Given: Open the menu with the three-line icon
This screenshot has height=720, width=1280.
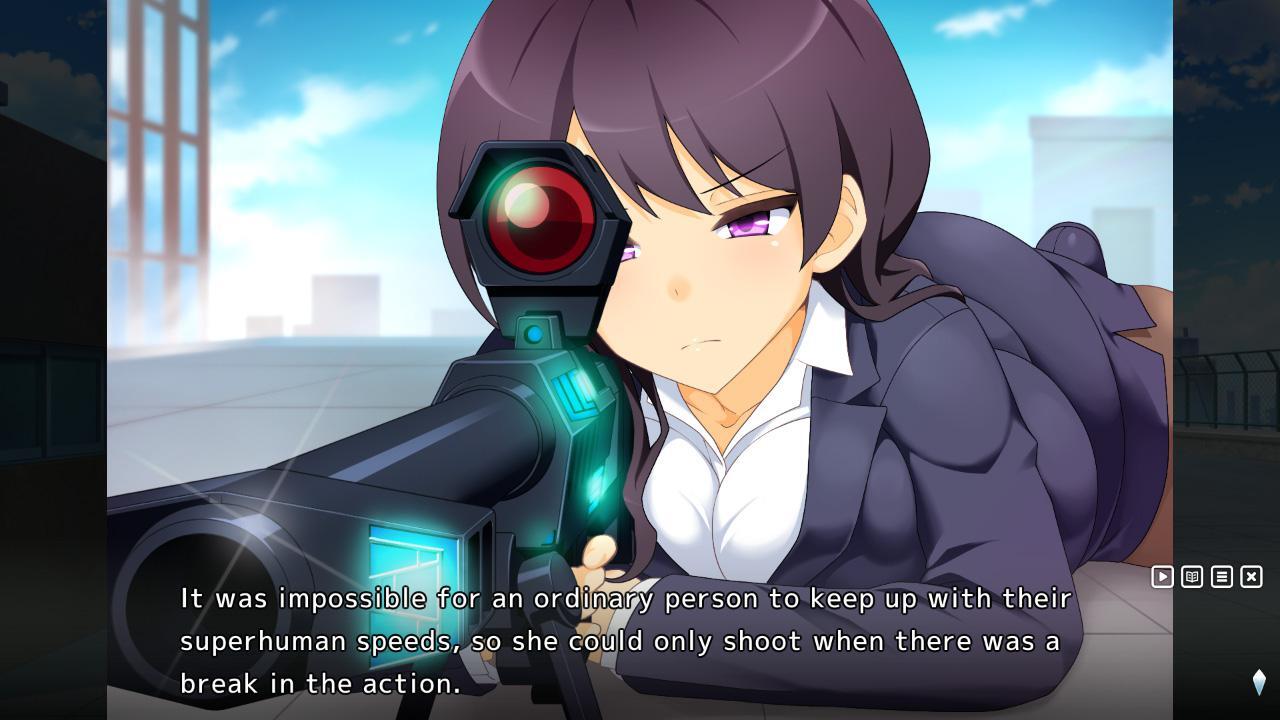Looking at the screenshot, I should 1222,577.
